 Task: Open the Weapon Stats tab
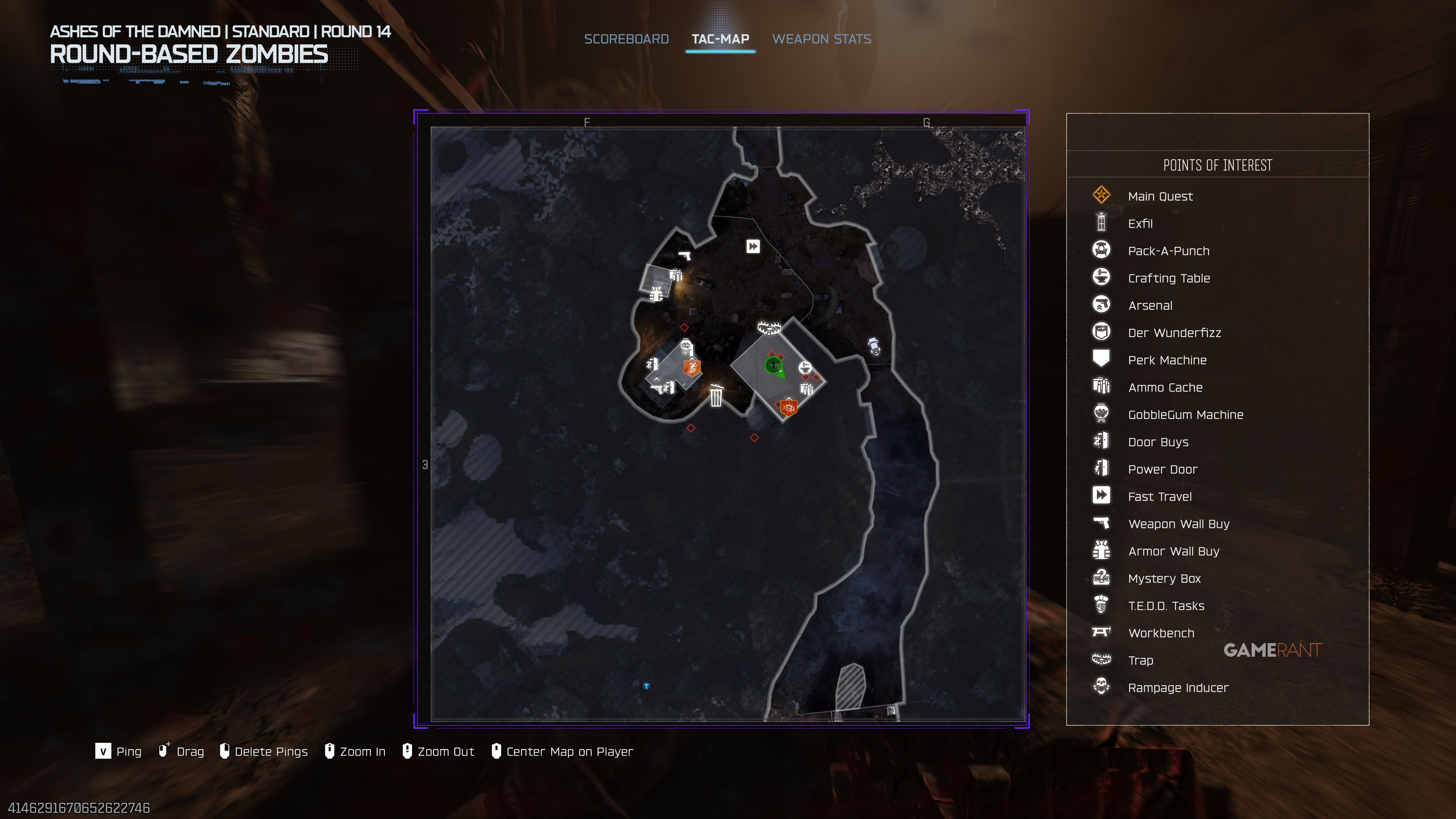[821, 39]
